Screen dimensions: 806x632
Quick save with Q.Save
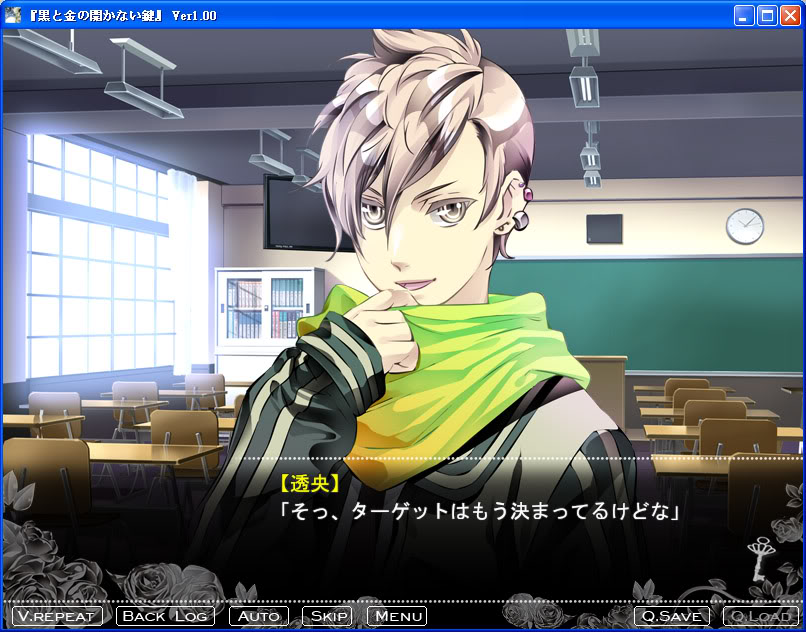pos(672,616)
